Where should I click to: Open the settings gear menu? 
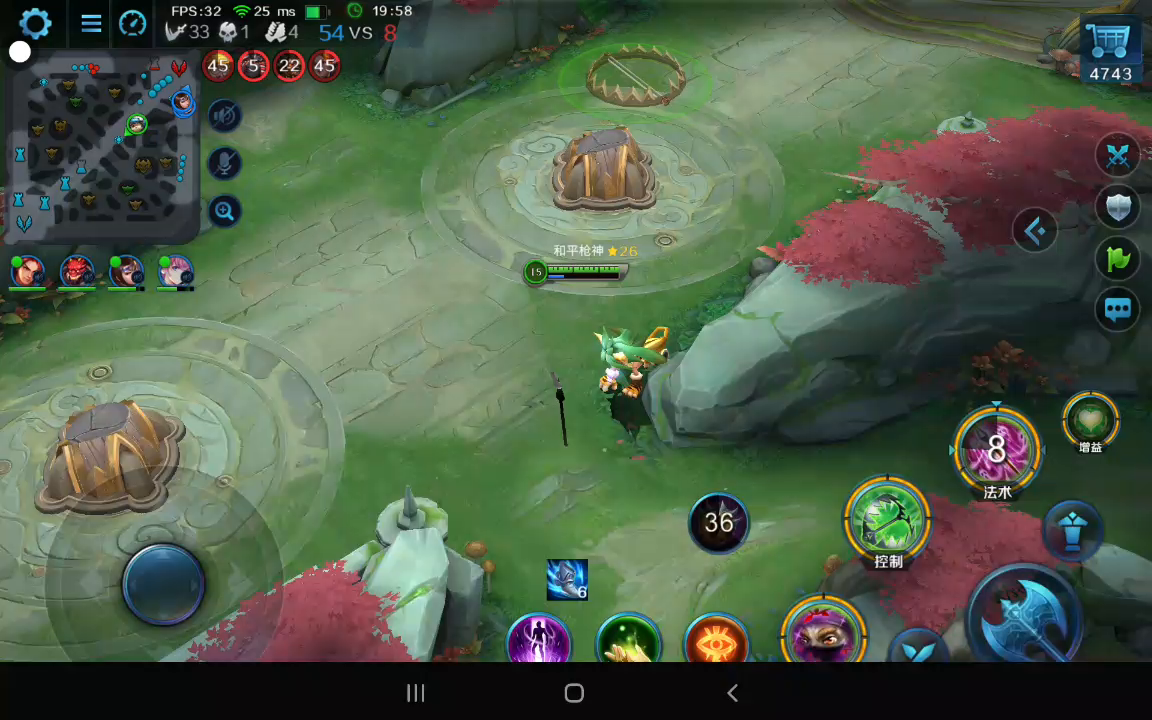(35, 23)
